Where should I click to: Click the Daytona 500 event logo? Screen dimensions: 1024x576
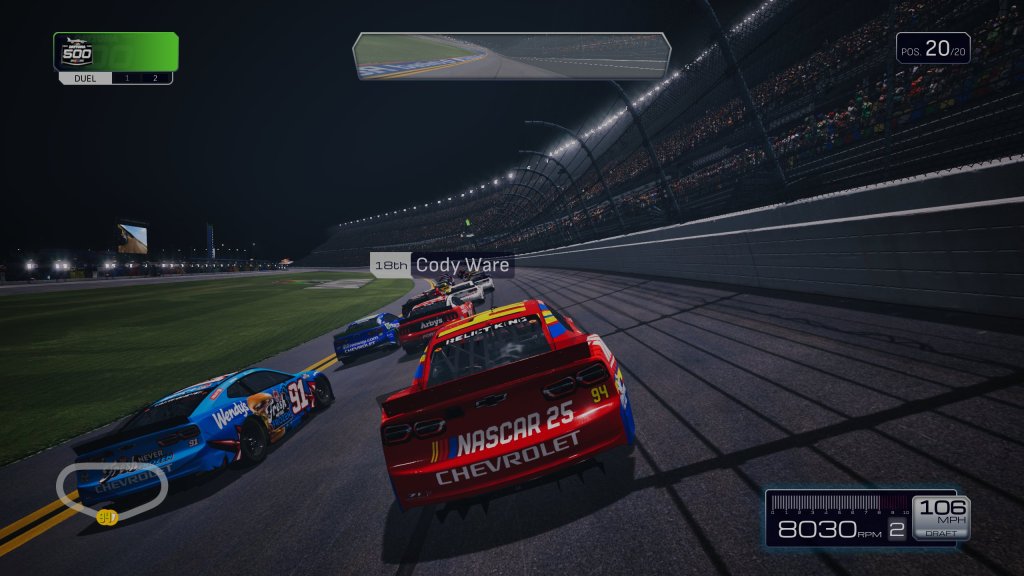pos(76,52)
